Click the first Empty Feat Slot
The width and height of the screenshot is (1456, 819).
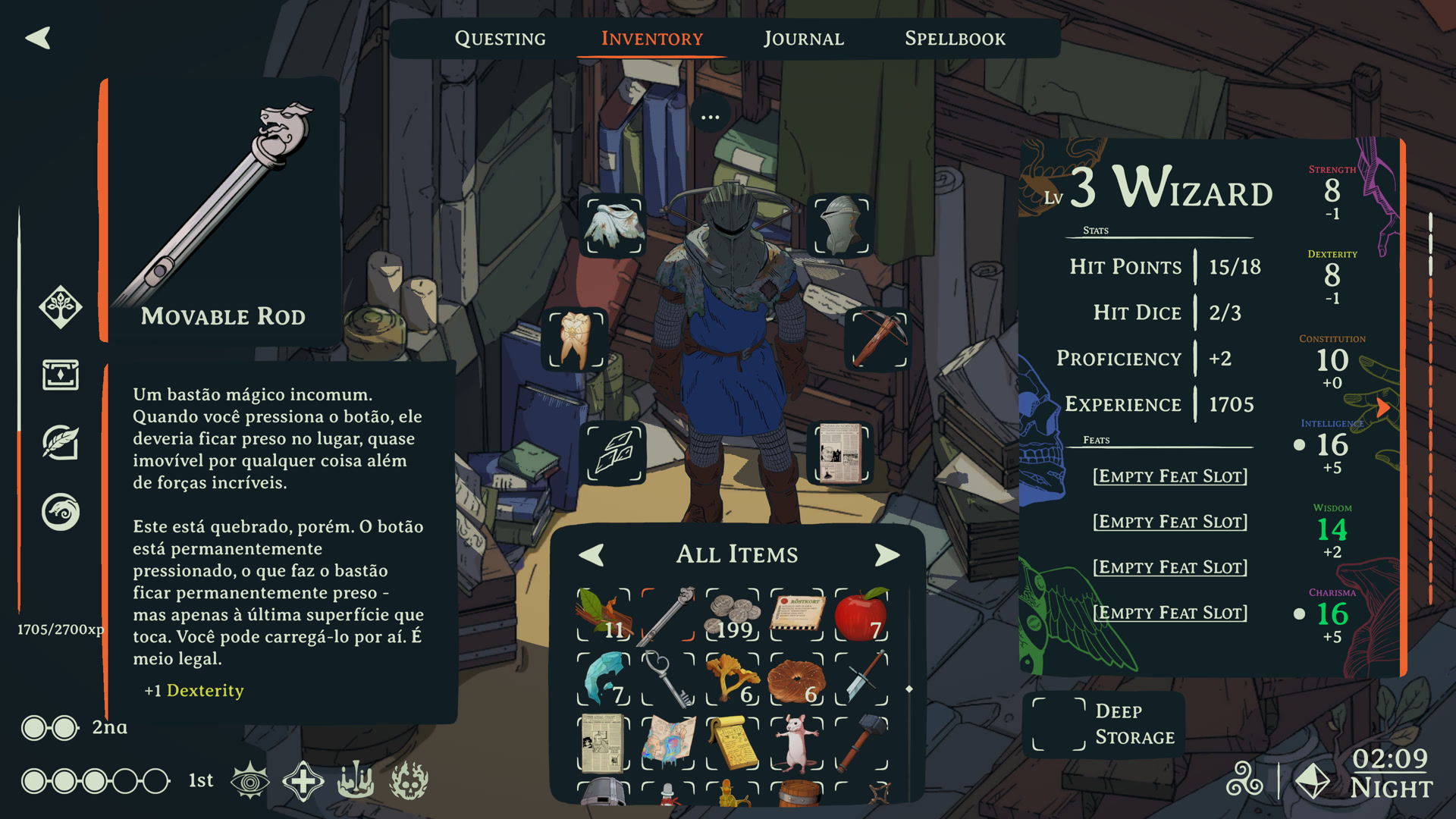[x=1169, y=476]
